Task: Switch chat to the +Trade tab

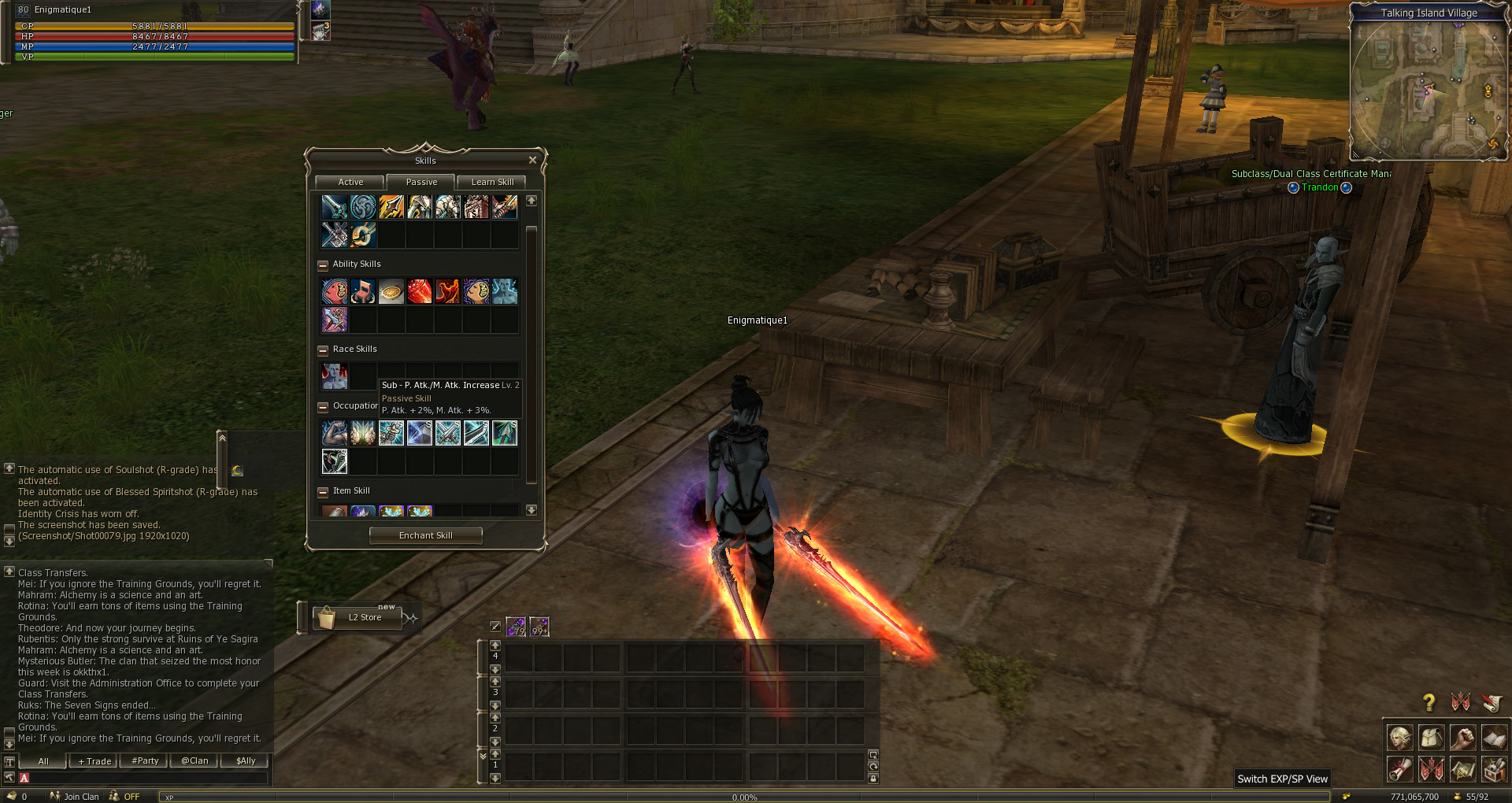Action: click(94, 761)
